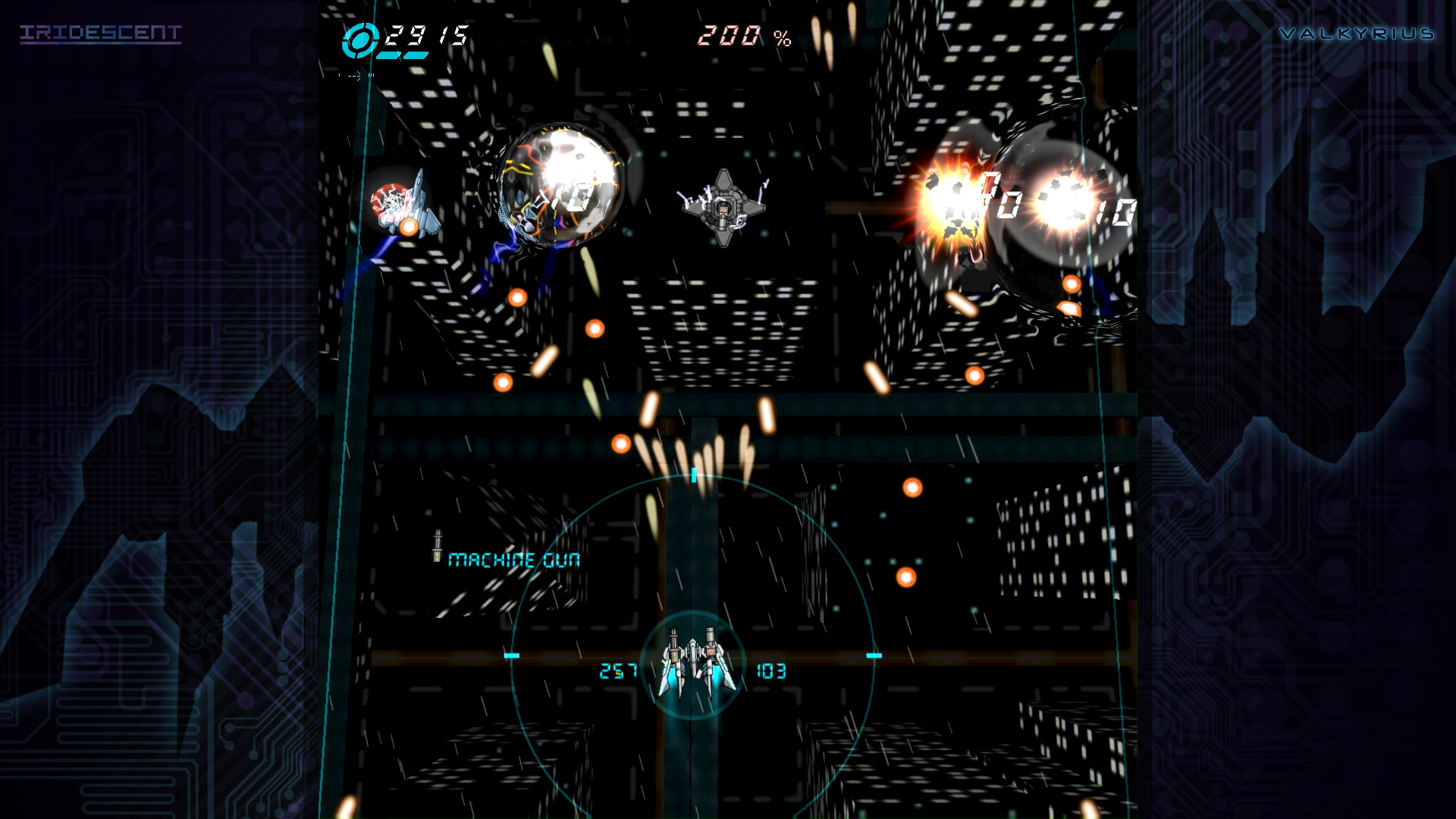
Task: Click the 2915 score counter
Action: tap(425, 34)
